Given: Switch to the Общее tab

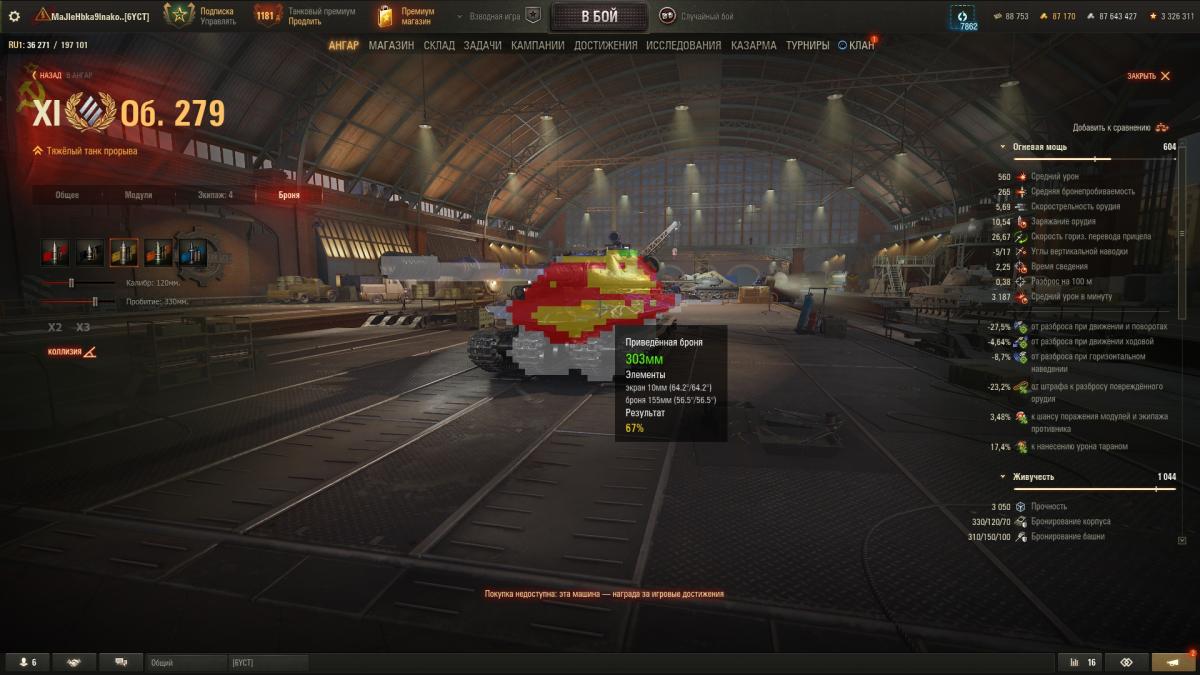Looking at the screenshot, I should pos(67,195).
